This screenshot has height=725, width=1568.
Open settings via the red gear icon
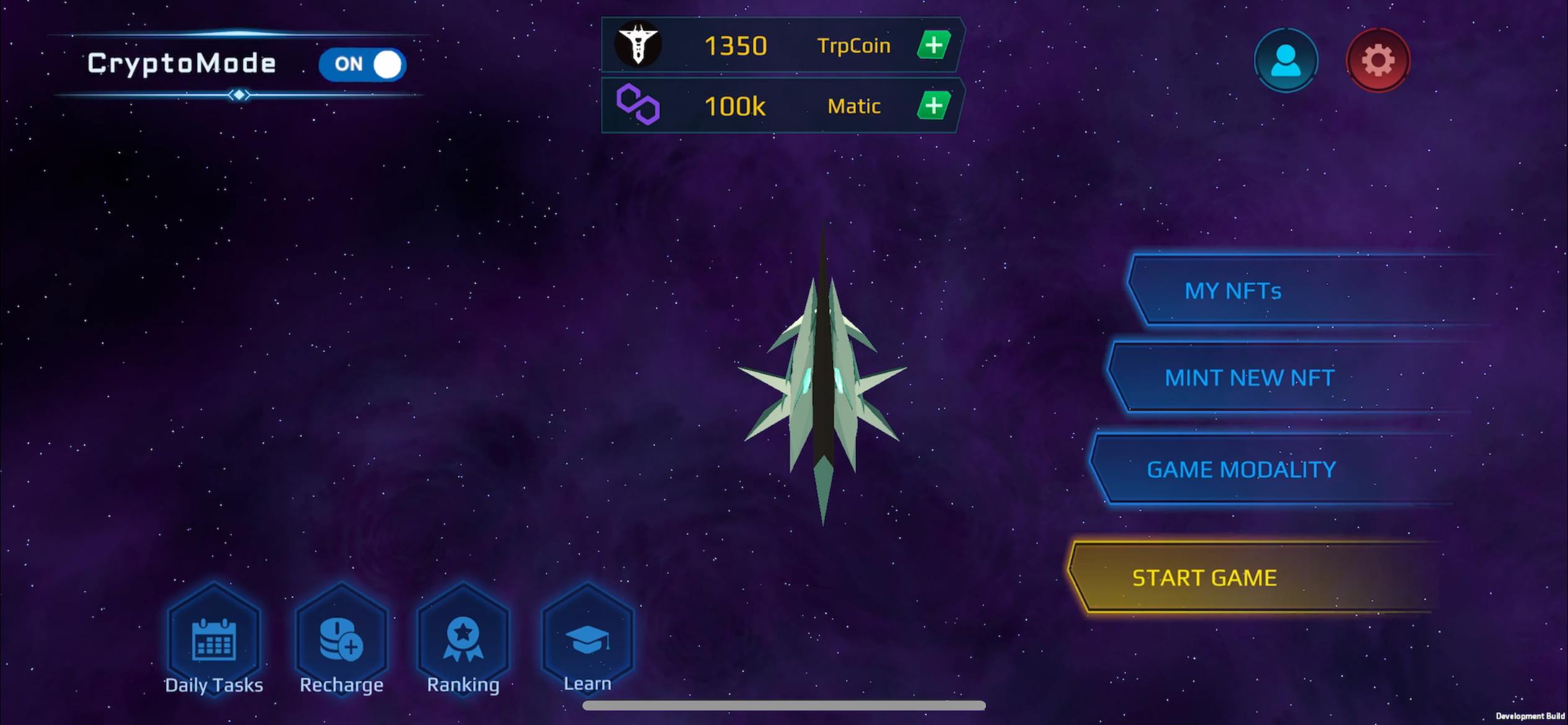1377,61
